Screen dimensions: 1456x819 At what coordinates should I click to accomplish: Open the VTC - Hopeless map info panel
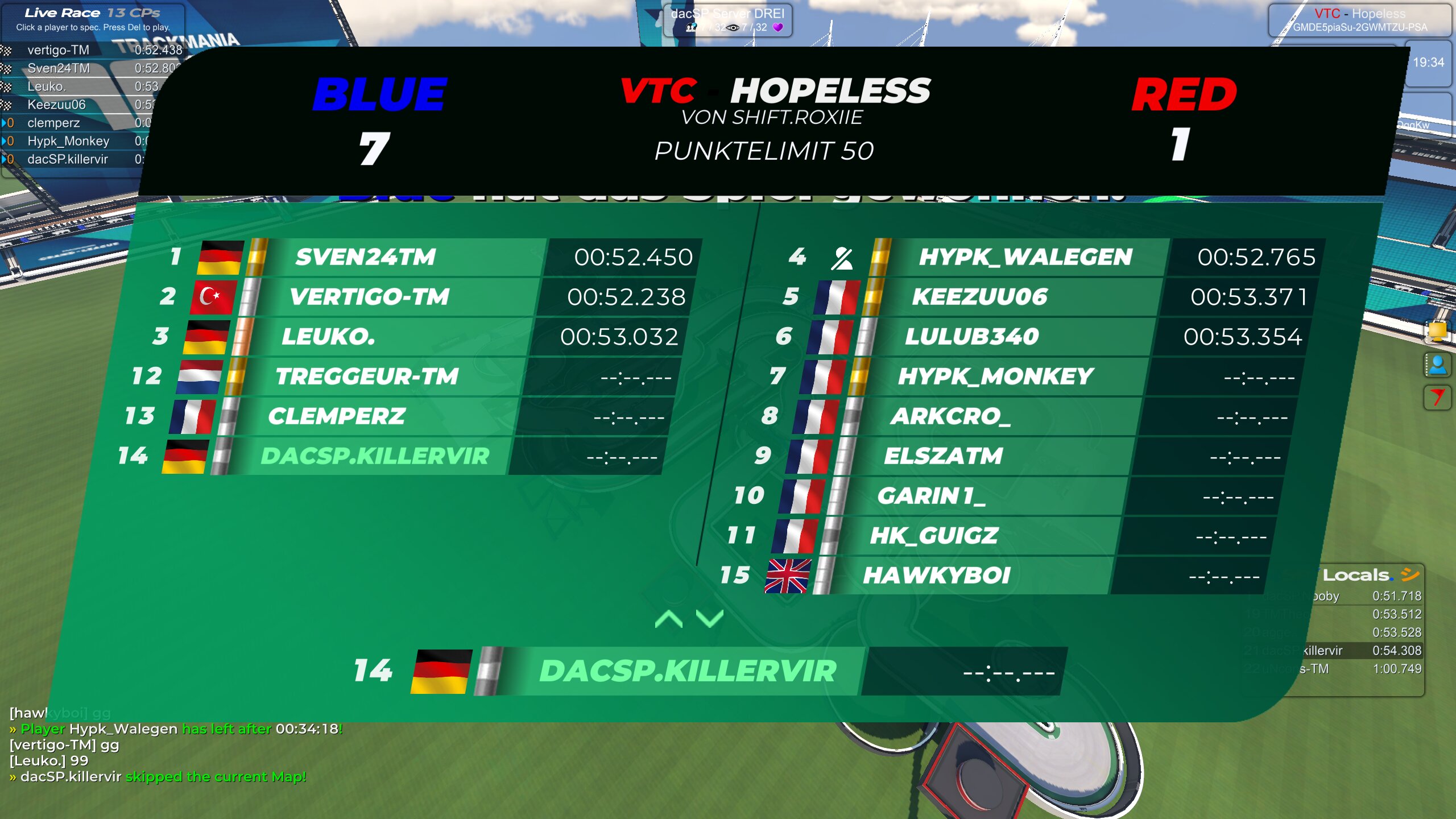pos(1360,20)
